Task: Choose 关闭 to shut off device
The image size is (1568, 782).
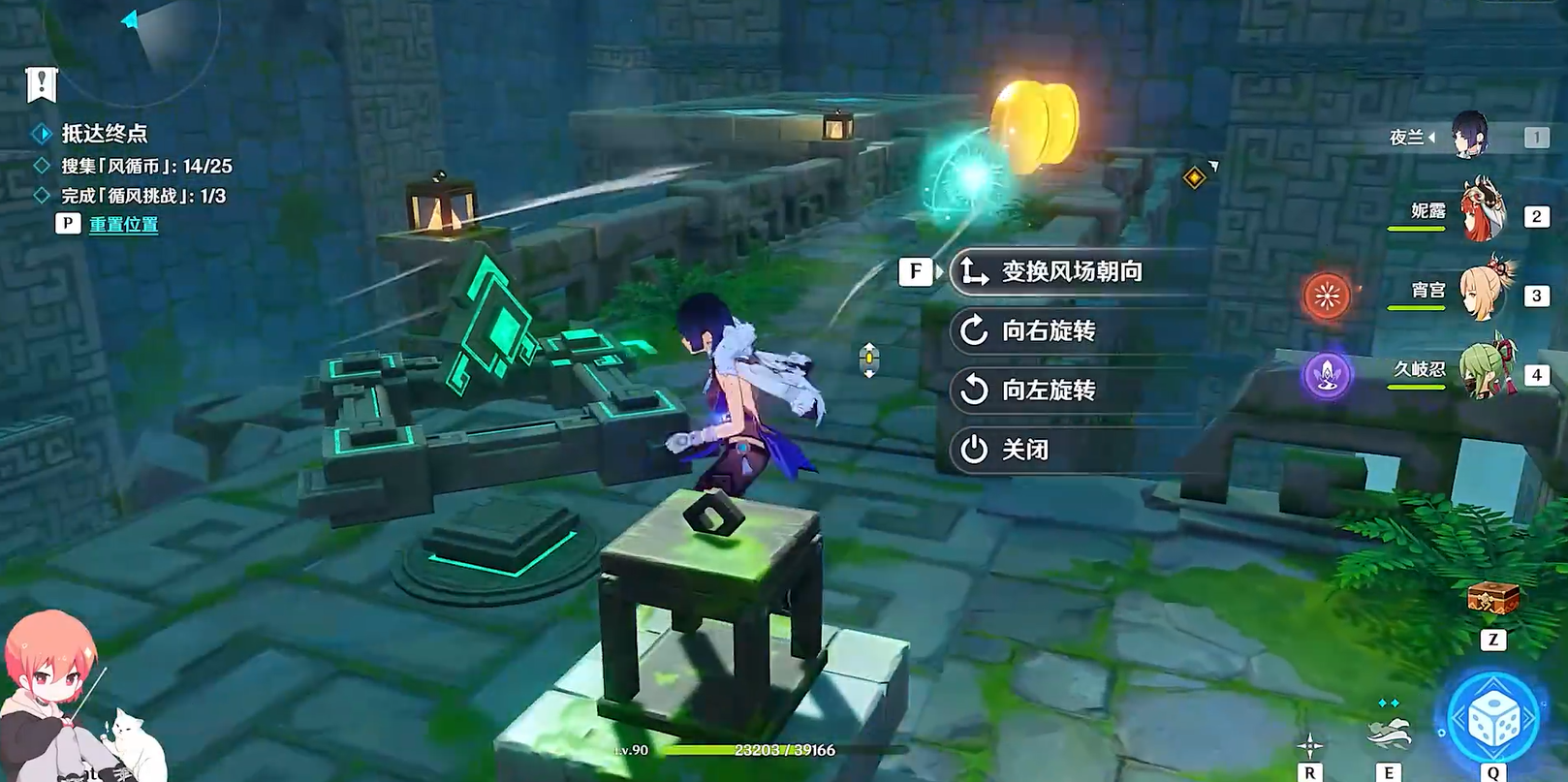Action: pos(1025,450)
